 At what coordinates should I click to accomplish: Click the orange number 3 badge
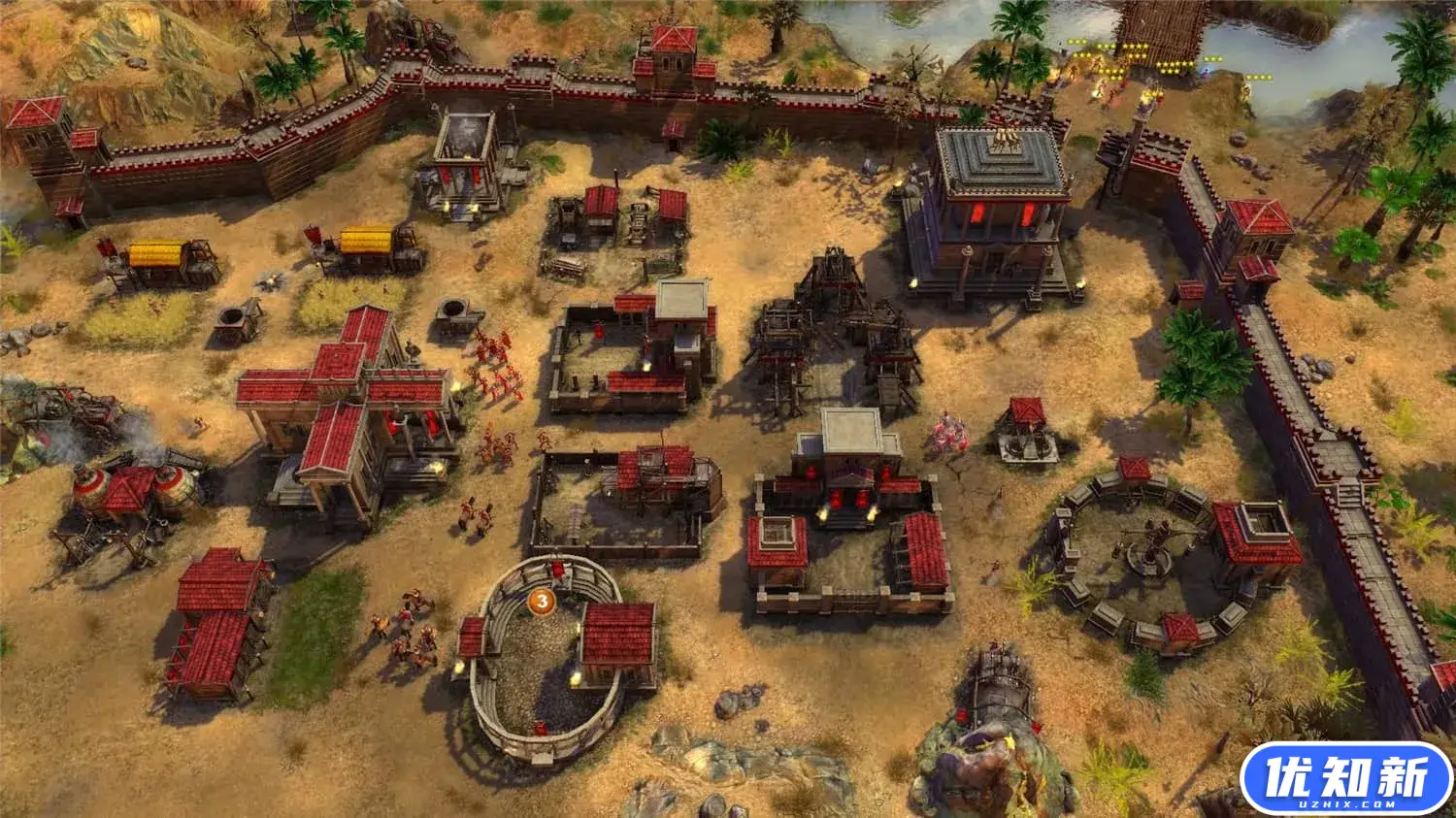pyautogui.click(x=542, y=602)
